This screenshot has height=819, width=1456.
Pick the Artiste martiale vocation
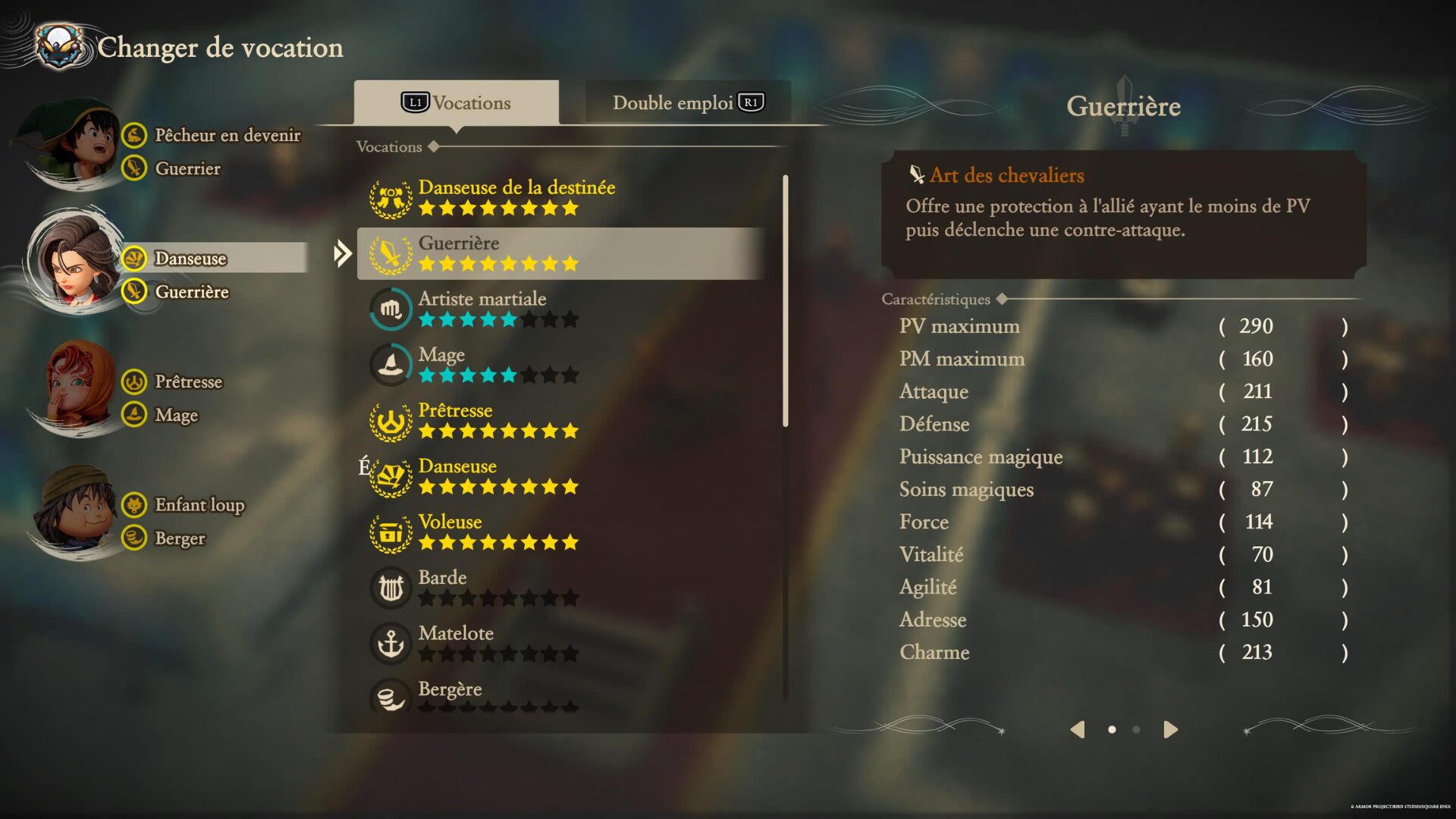click(x=482, y=309)
